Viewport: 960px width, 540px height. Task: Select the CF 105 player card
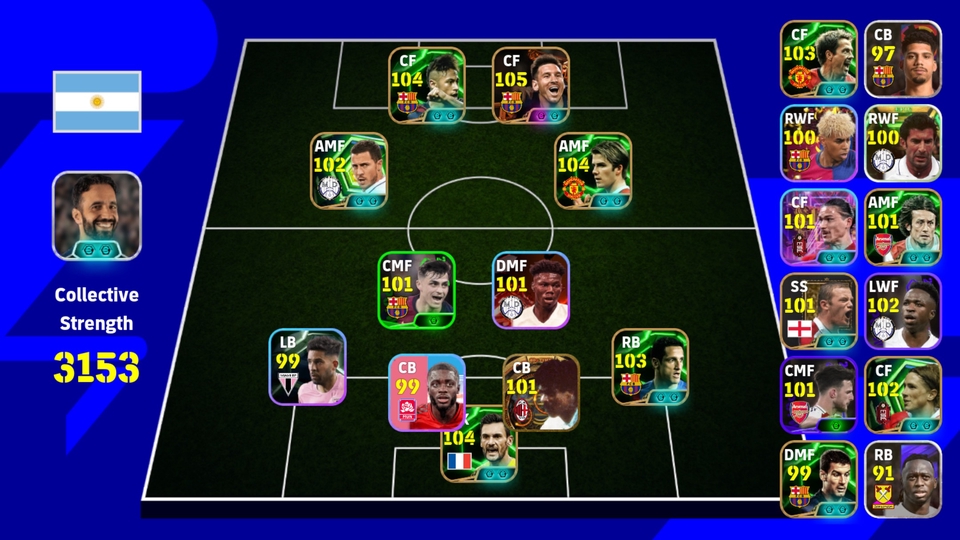pyautogui.click(x=530, y=86)
